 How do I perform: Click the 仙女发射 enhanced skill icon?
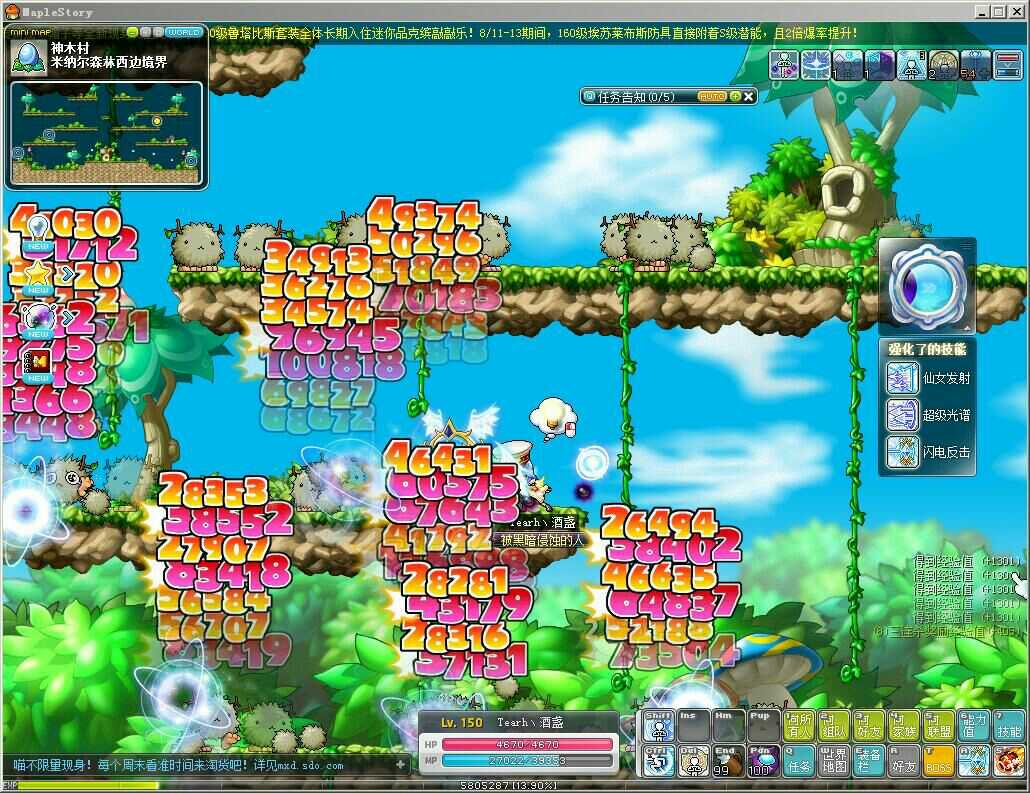(902, 379)
